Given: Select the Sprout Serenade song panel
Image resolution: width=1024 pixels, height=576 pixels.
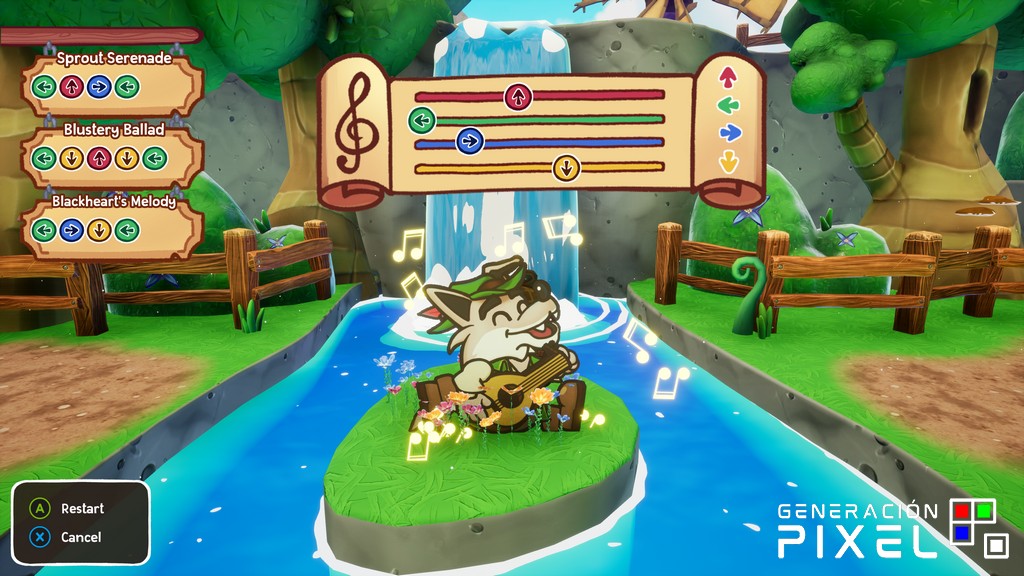Looking at the screenshot, I should 113,80.
